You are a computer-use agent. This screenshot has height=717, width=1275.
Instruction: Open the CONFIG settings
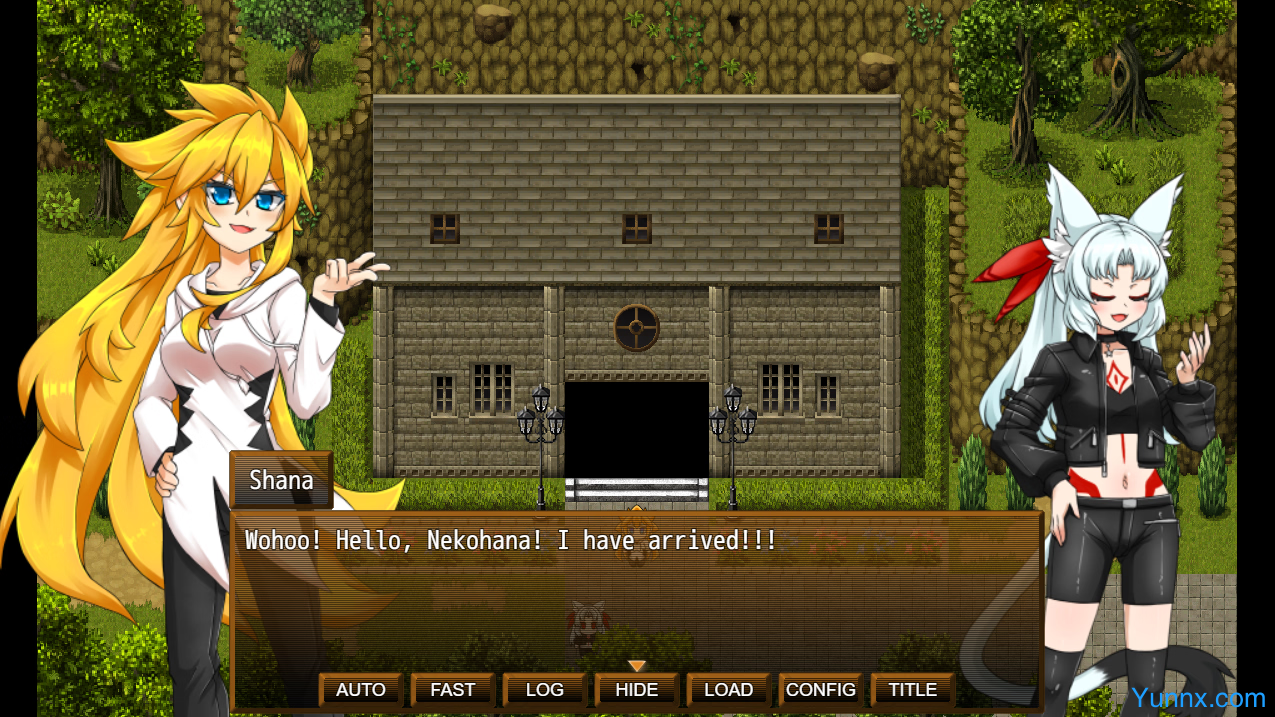[x=821, y=690]
